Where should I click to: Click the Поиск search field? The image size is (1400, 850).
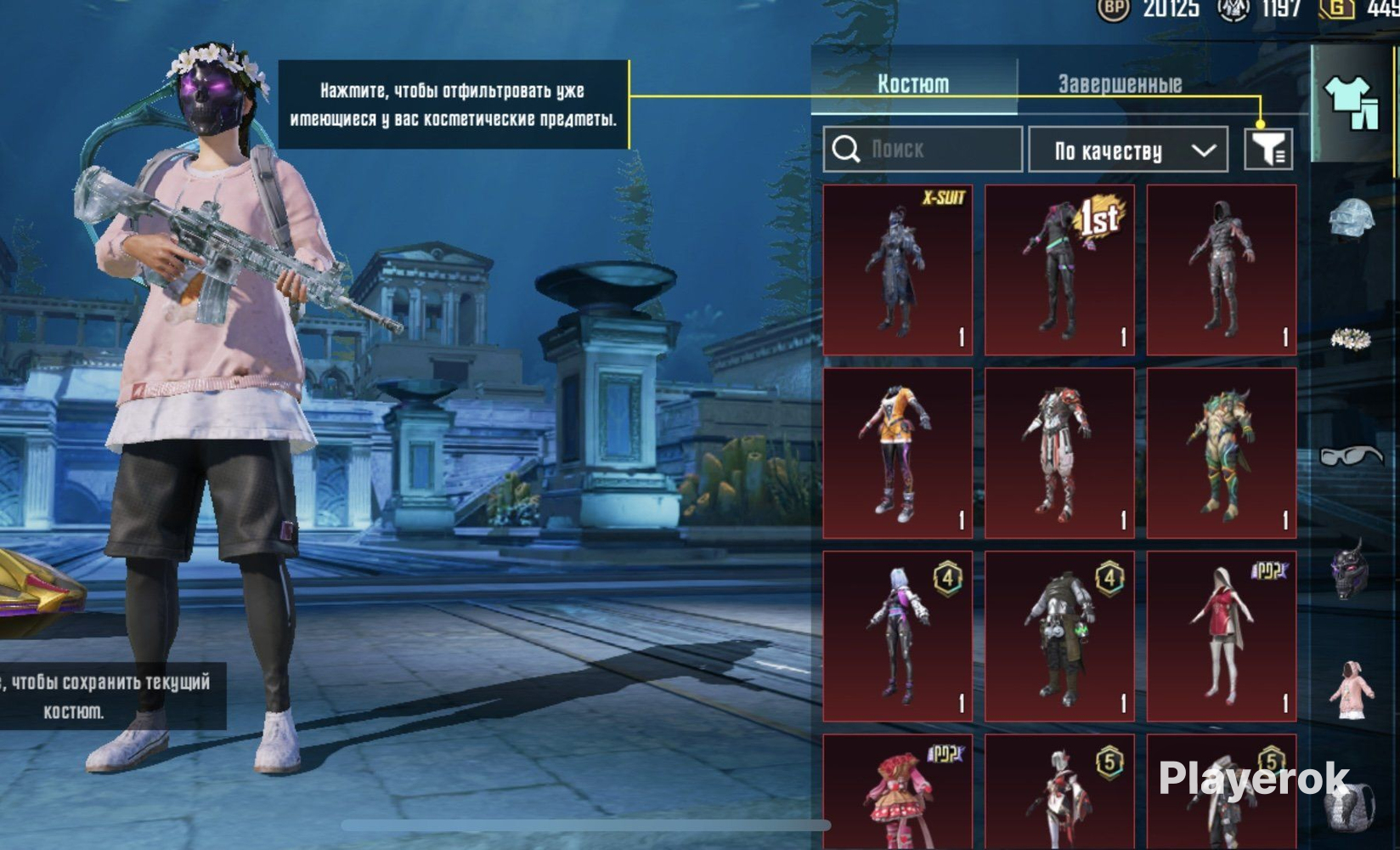pos(923,150)
